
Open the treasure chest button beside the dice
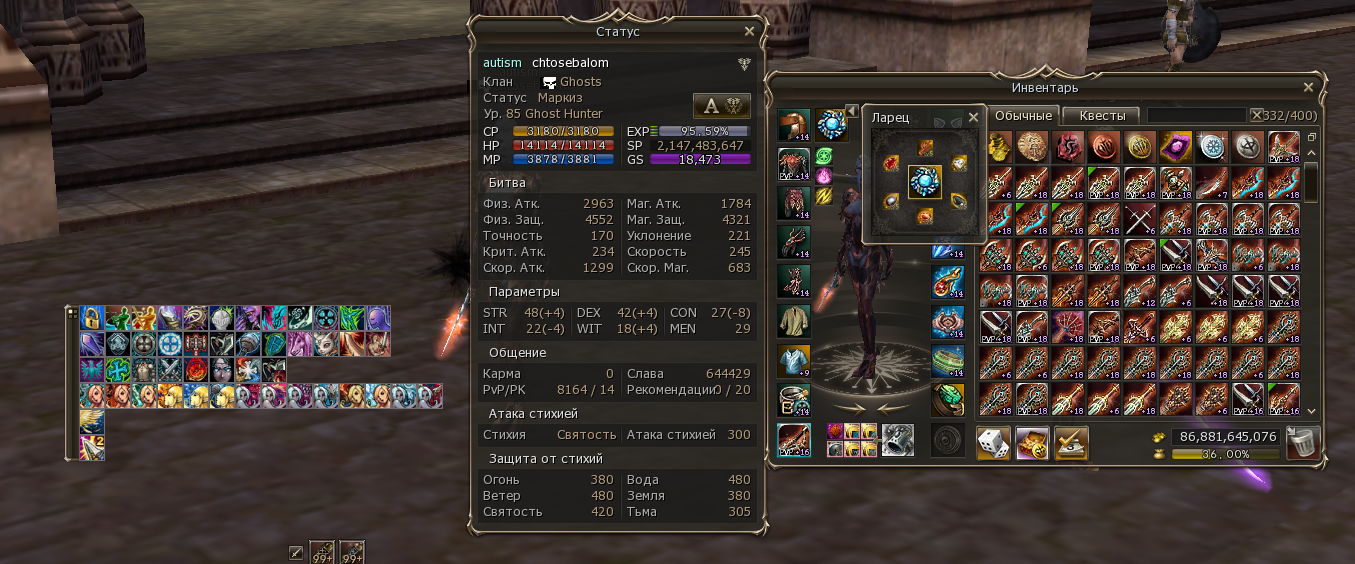coord(1032,442)
